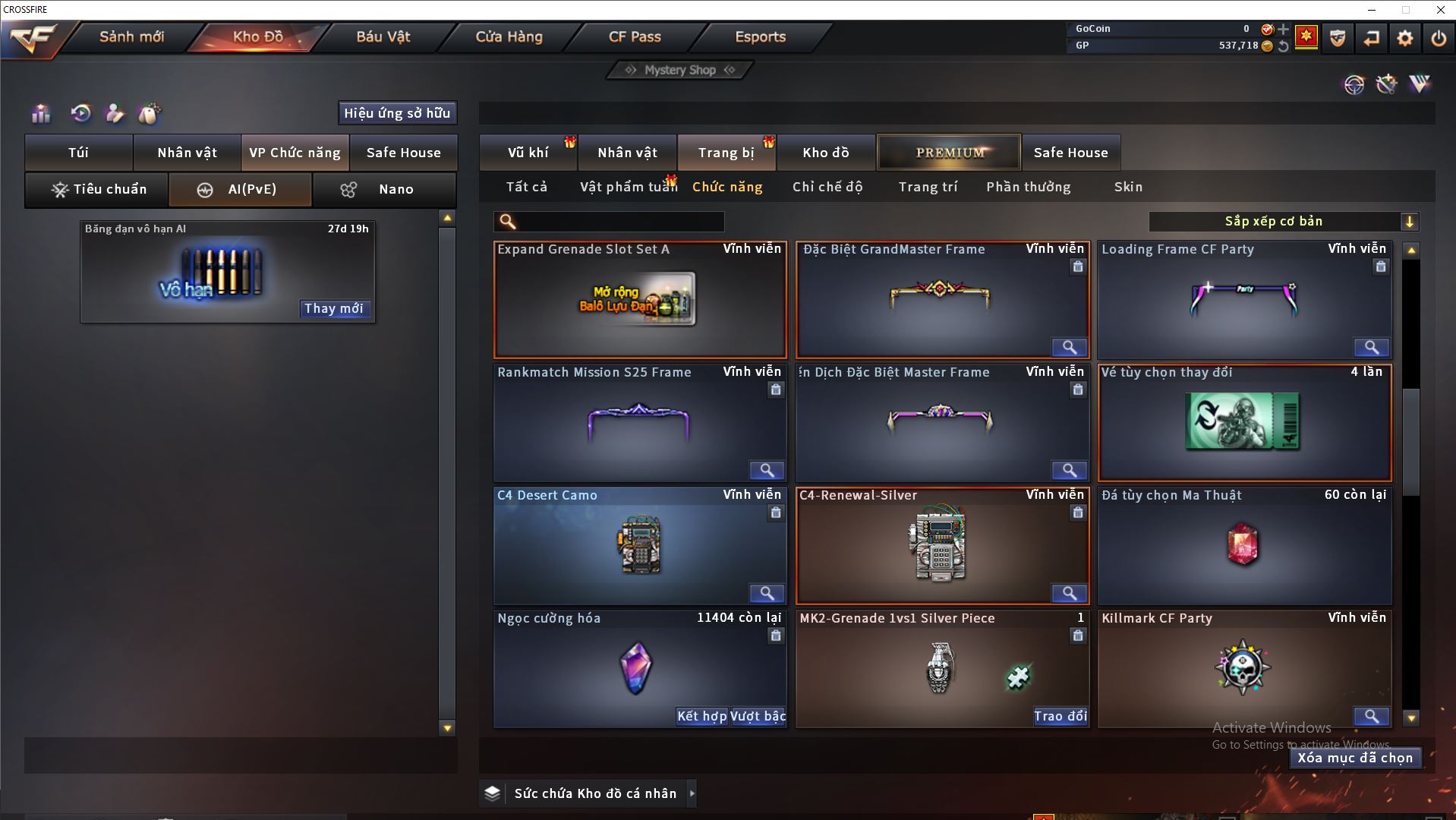Click Kết hợp on Ngọc cường hóa
1456x820 pixels.
click(701, 716)
